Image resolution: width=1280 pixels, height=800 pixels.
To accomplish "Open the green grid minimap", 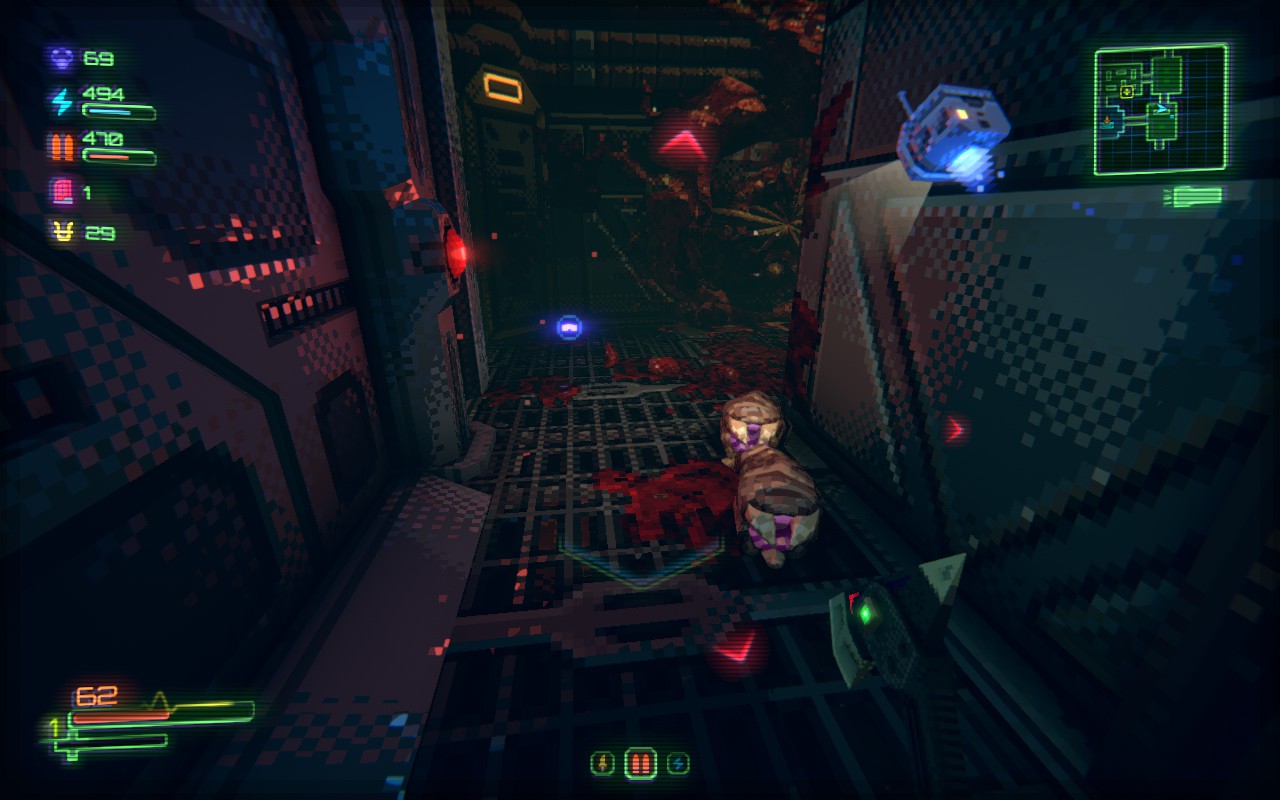I will point(1160,110).
